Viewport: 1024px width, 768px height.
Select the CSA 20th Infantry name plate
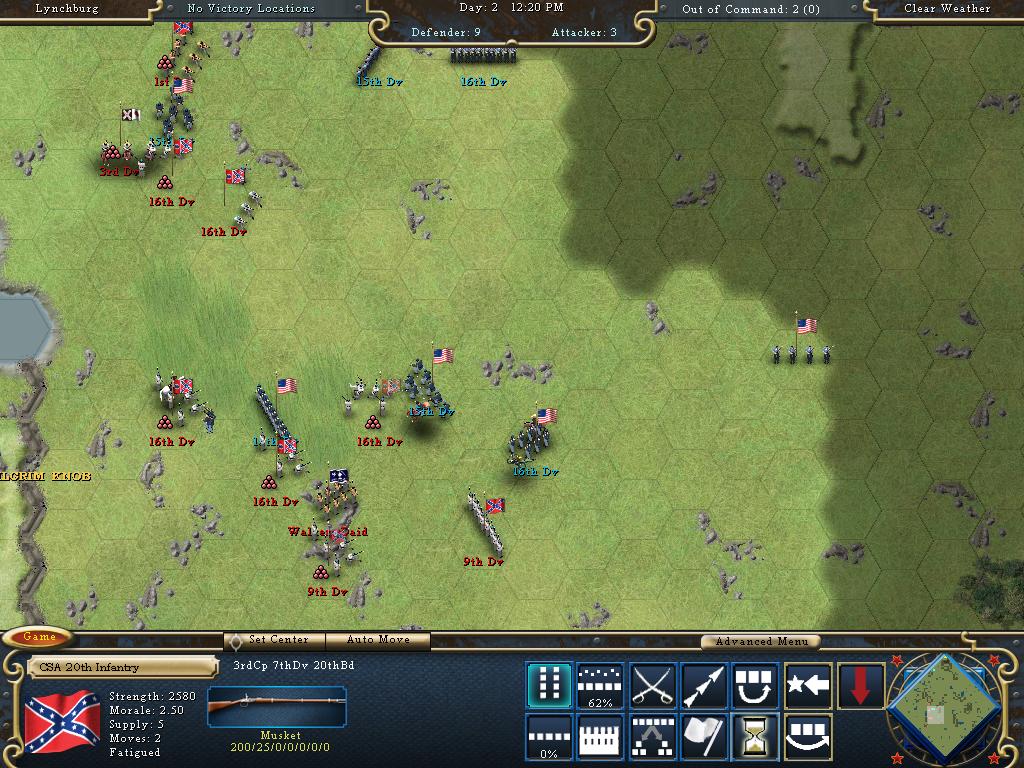click(x=122, y=667)
